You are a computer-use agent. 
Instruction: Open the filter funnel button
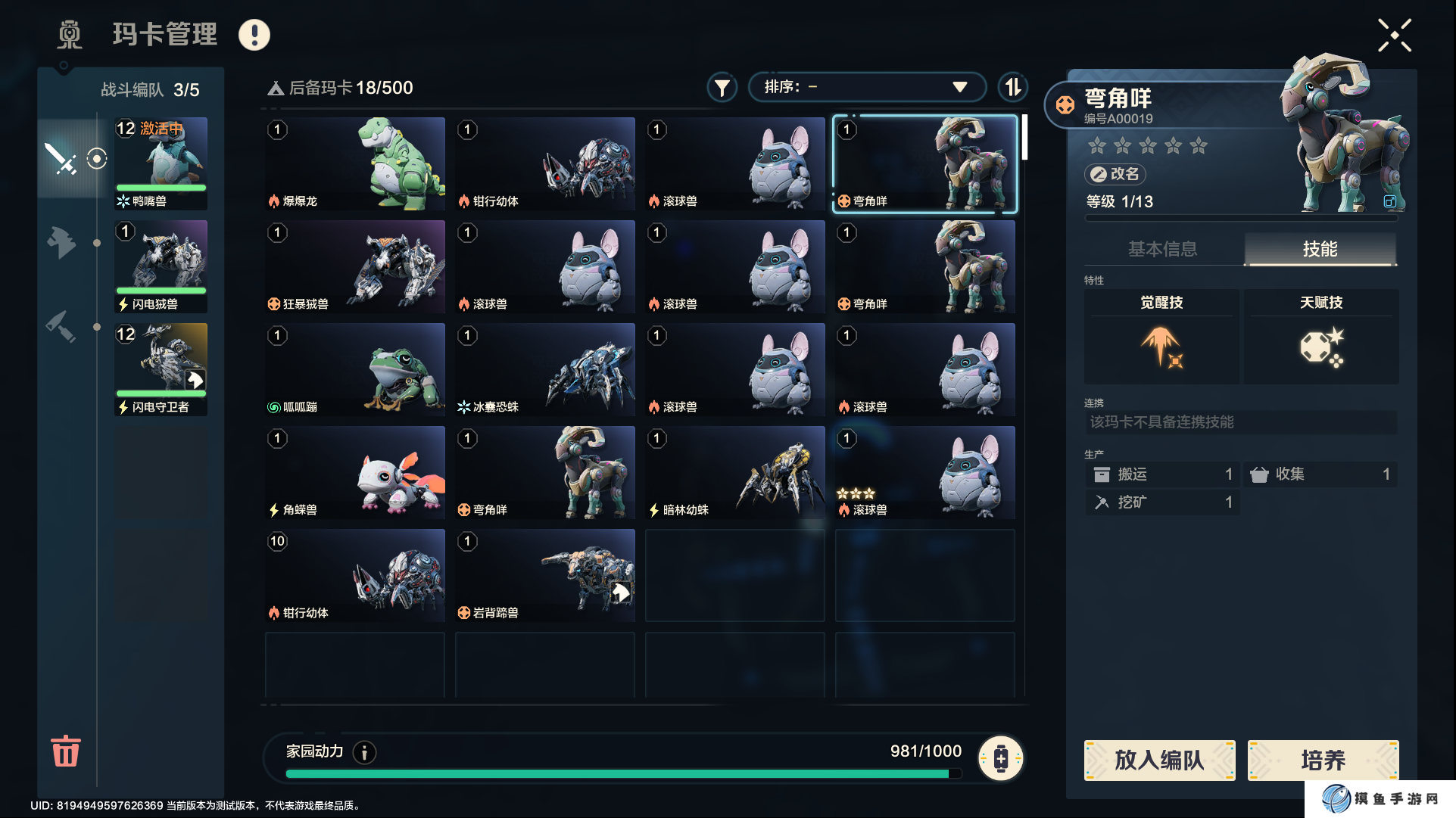coord(722,88)
